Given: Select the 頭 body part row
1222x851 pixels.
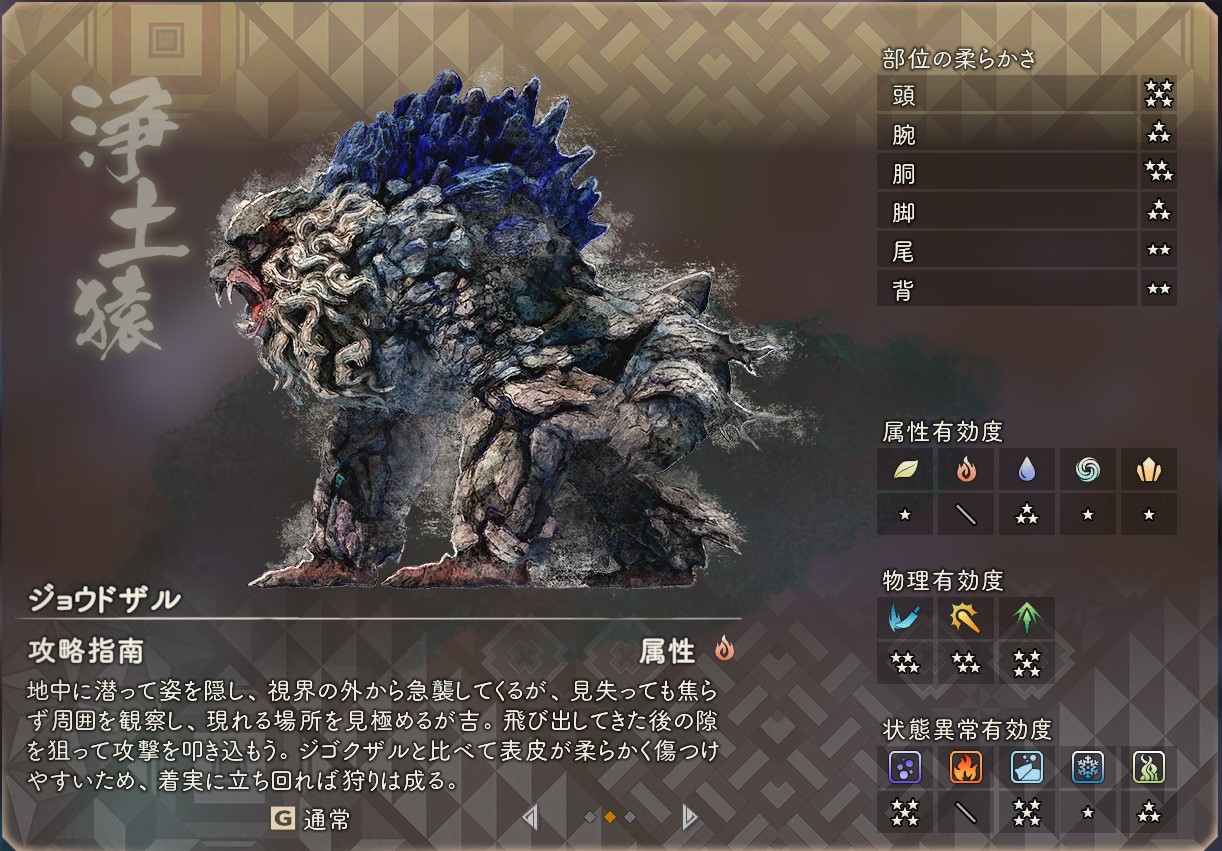Looking at the screenshot, I should click(1007, 95).
